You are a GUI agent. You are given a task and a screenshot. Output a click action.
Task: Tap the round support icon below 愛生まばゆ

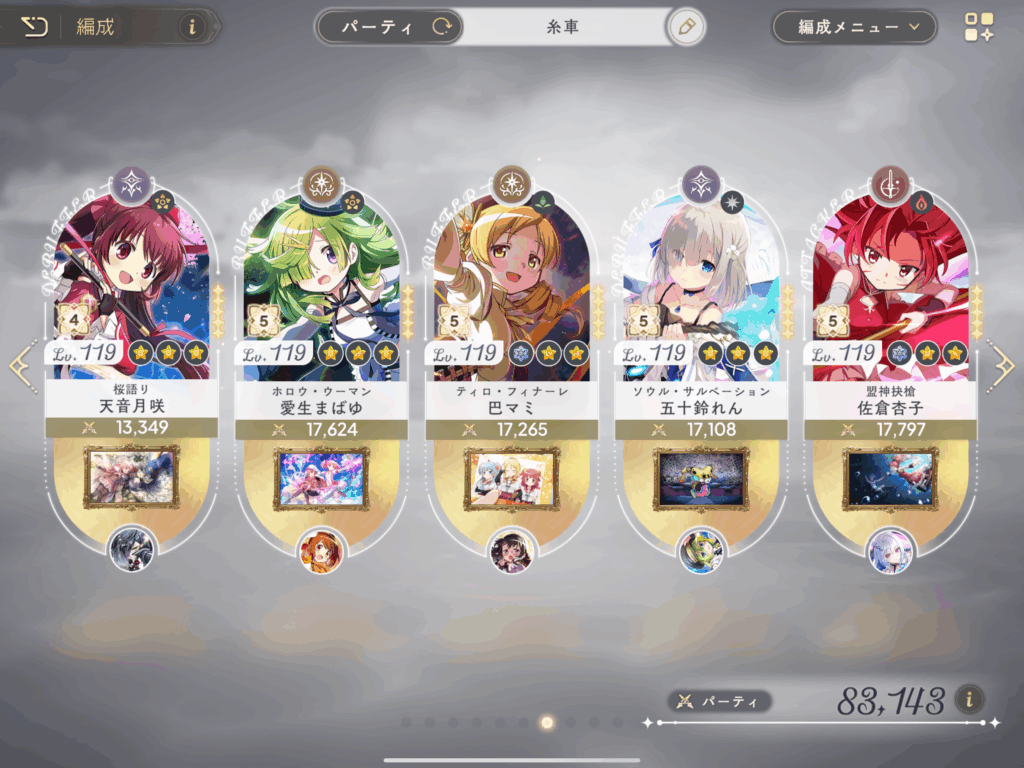(321, 550)
